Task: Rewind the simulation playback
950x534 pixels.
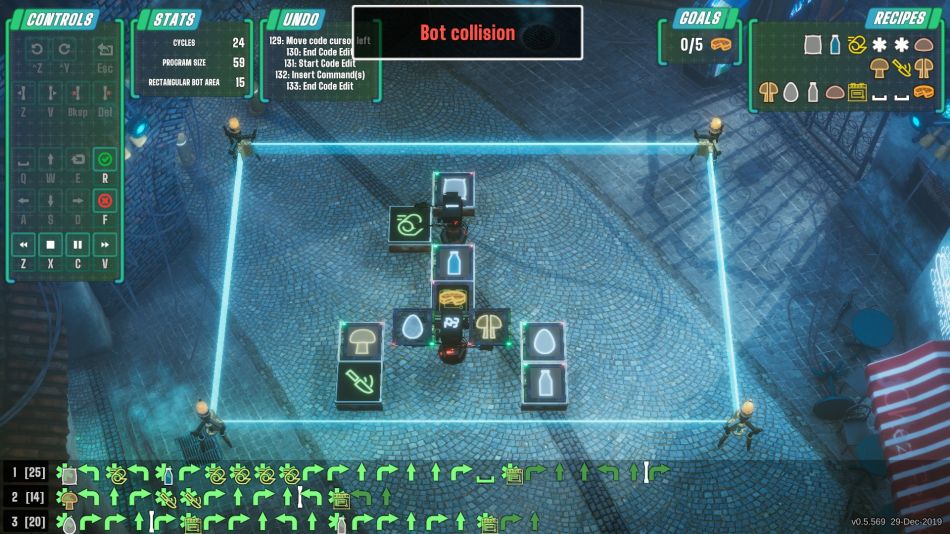Action: 22,244
